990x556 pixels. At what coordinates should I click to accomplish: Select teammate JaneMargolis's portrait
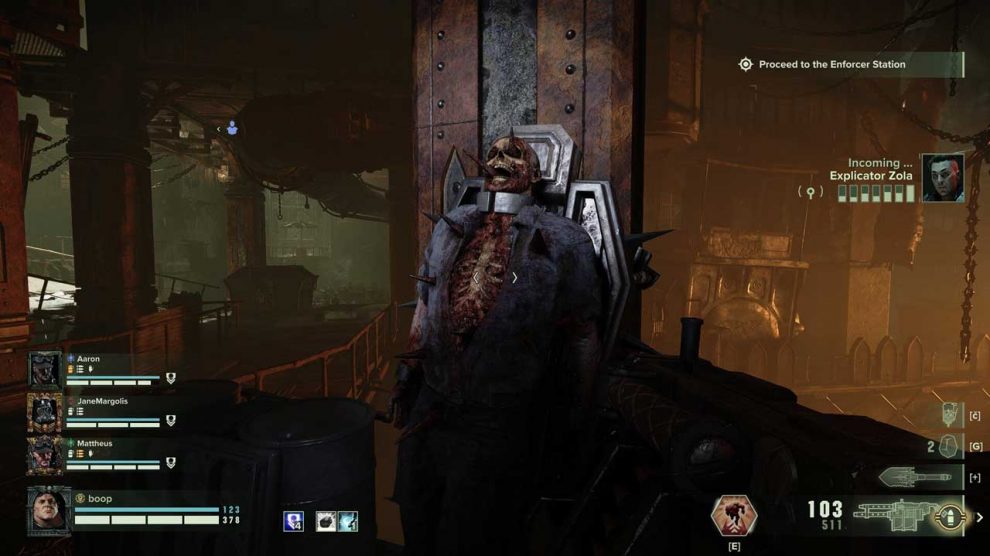[46, 411]
